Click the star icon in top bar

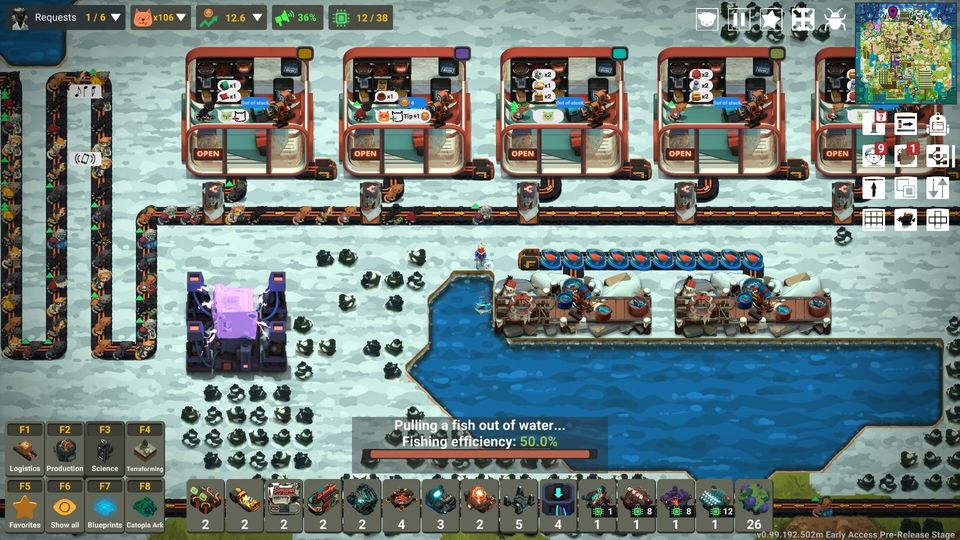tap(771, 19)
